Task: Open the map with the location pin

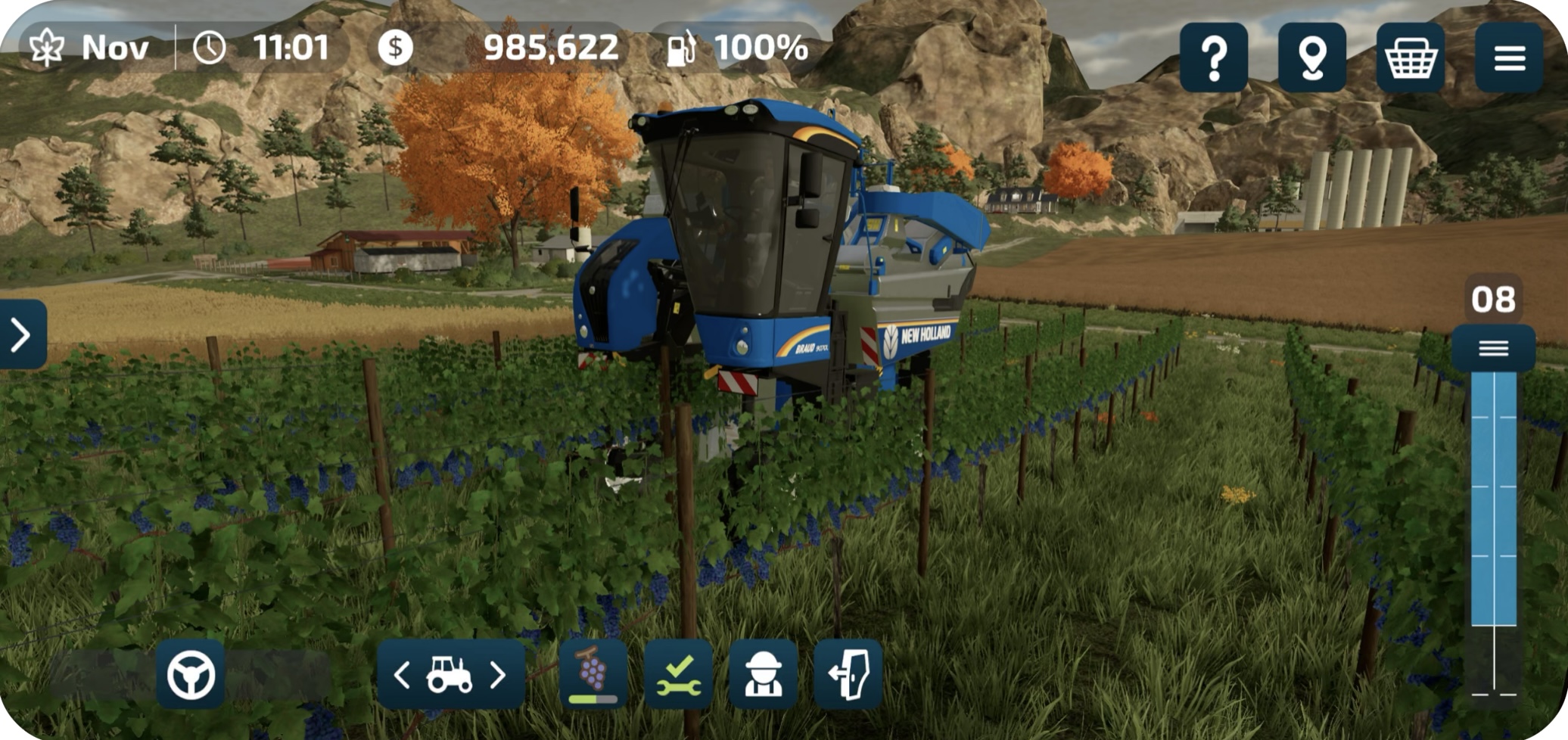Action: (x=1311, y=58)
